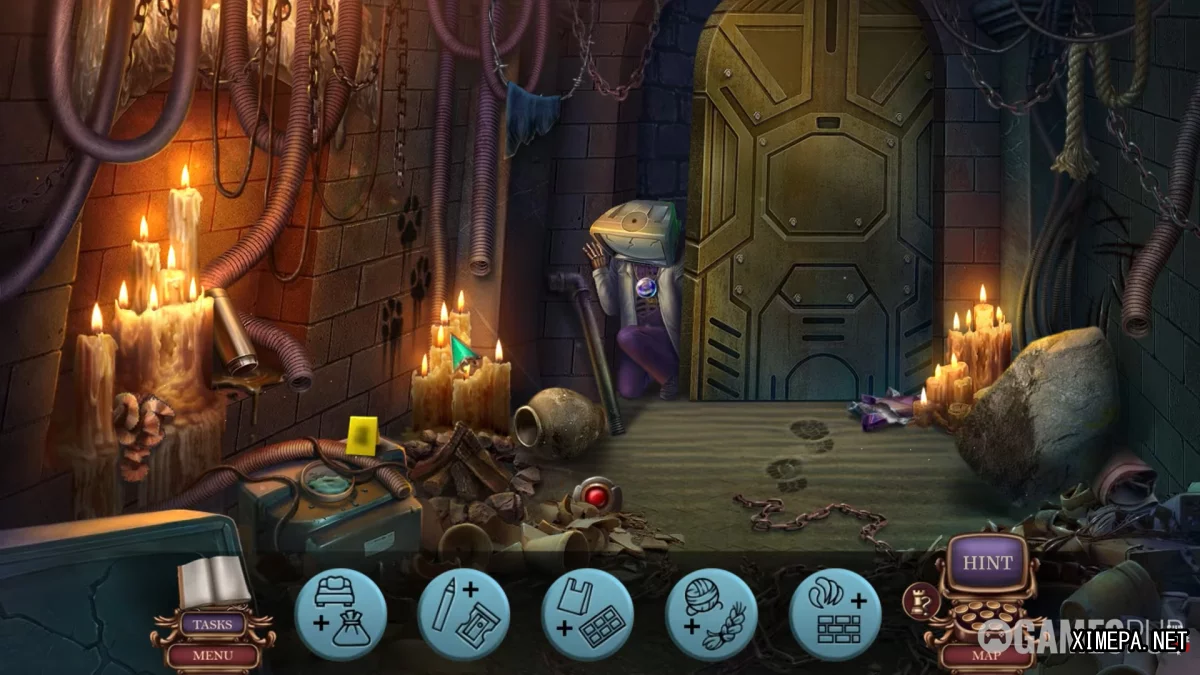The height and width of the screenshot is (675, 1200).
Task: Use the Hint button
Action: pos(987,564)
